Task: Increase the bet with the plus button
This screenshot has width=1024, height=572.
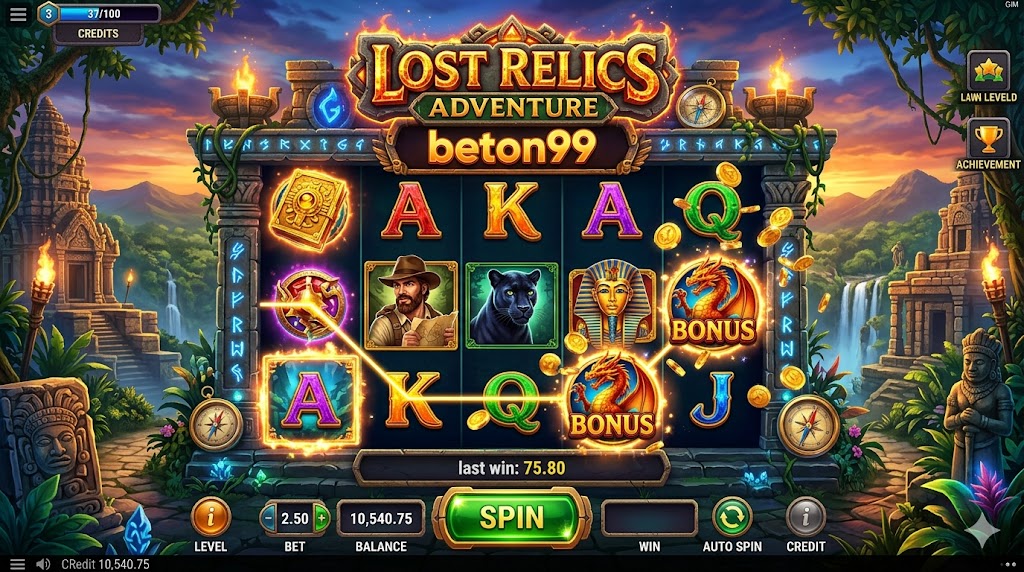Action: (x=321, y=518)
